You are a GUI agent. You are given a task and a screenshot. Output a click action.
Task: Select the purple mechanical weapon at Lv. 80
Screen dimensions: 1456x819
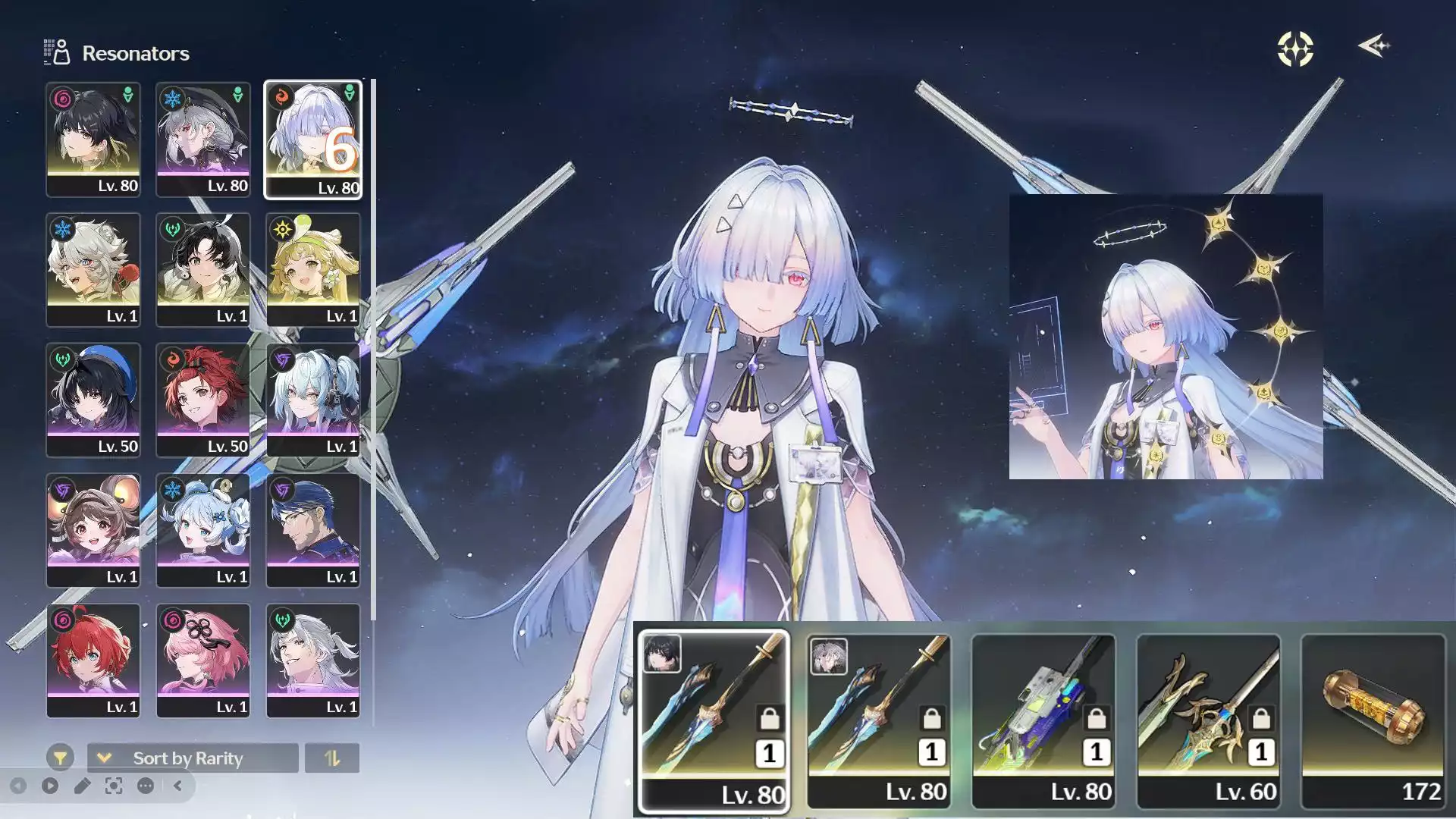(x=1043, y=720)
